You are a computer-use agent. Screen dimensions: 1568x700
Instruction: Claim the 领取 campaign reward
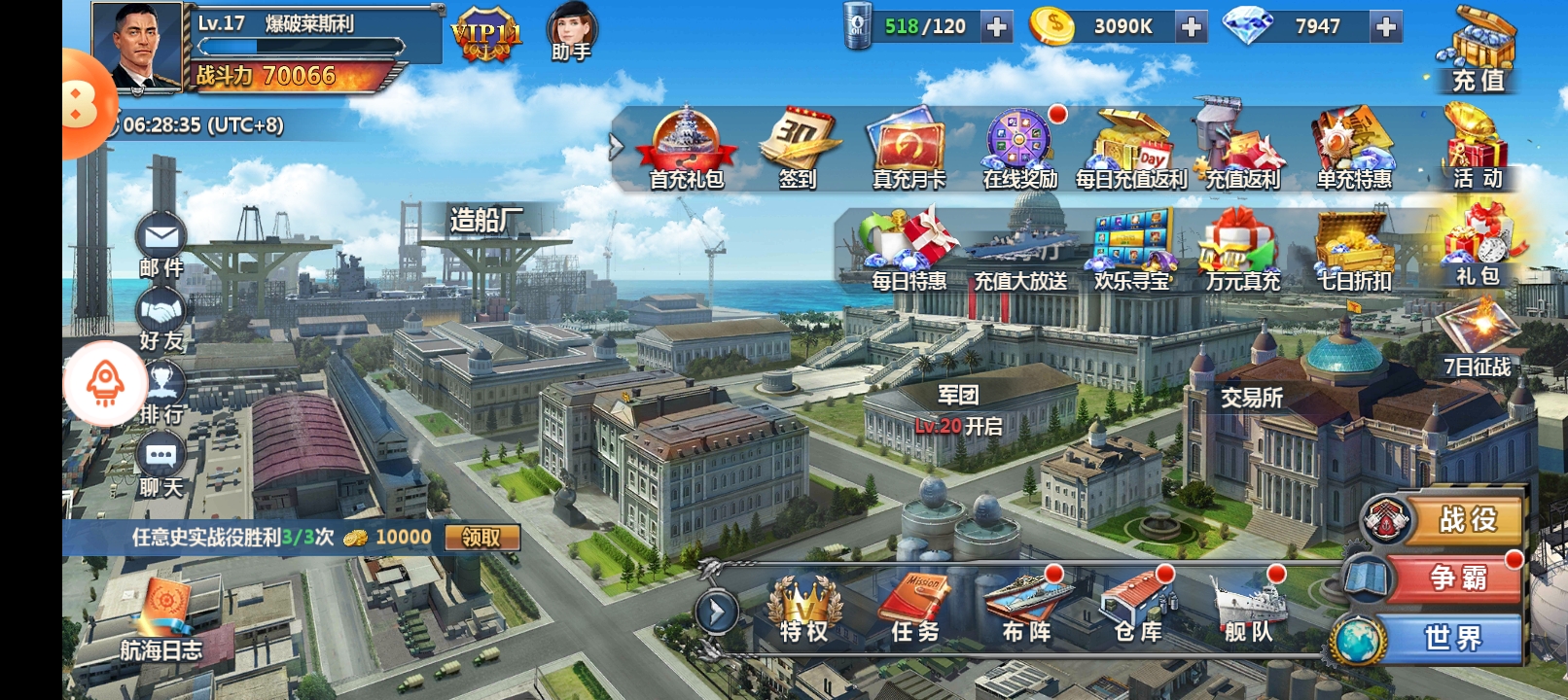(x=481, y=538)
